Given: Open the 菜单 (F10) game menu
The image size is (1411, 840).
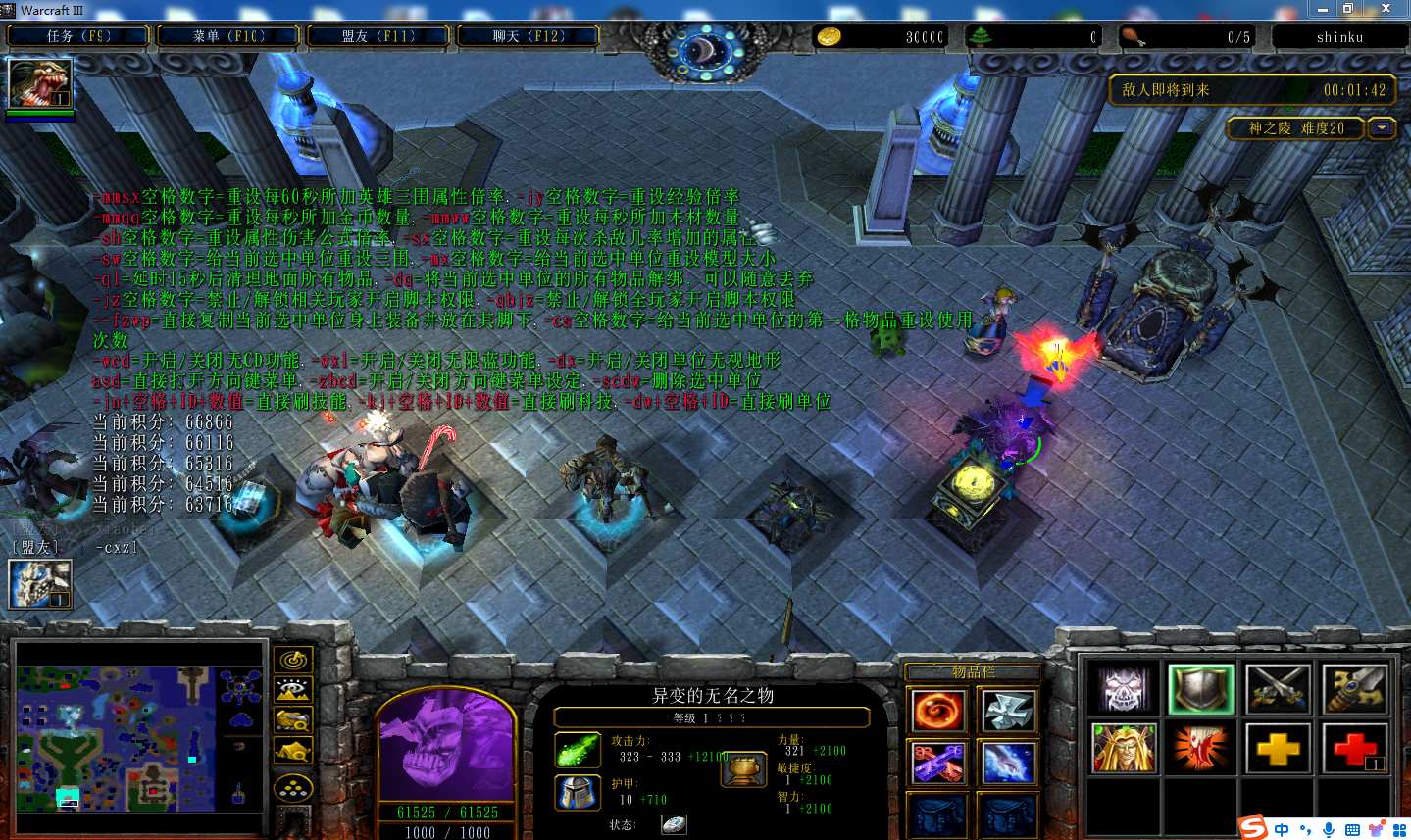Looking at the screenshot, I should click(x=228, y=36).
